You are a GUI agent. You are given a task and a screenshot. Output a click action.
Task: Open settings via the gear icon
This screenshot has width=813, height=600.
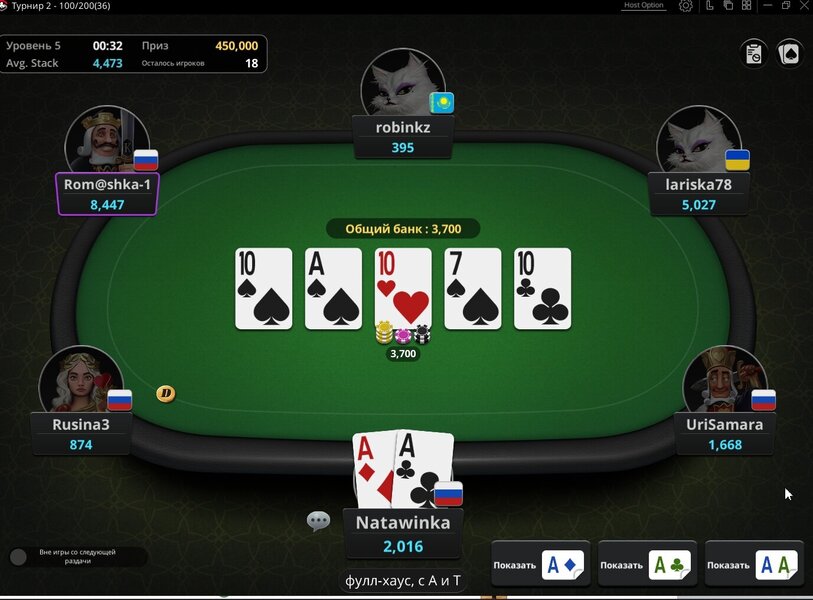[x=686, y=6]
